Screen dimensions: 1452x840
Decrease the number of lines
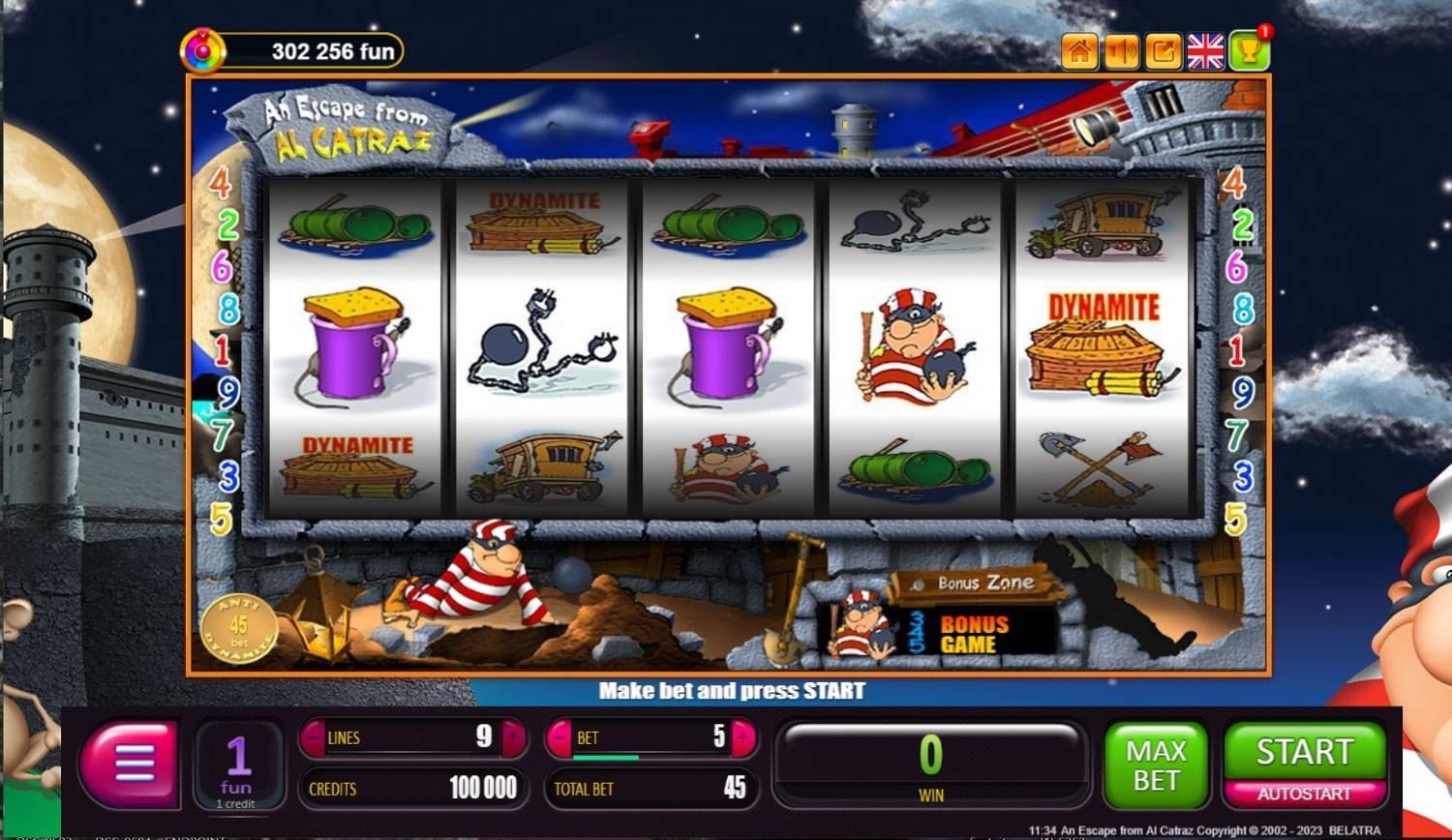[x=314, y=738]
